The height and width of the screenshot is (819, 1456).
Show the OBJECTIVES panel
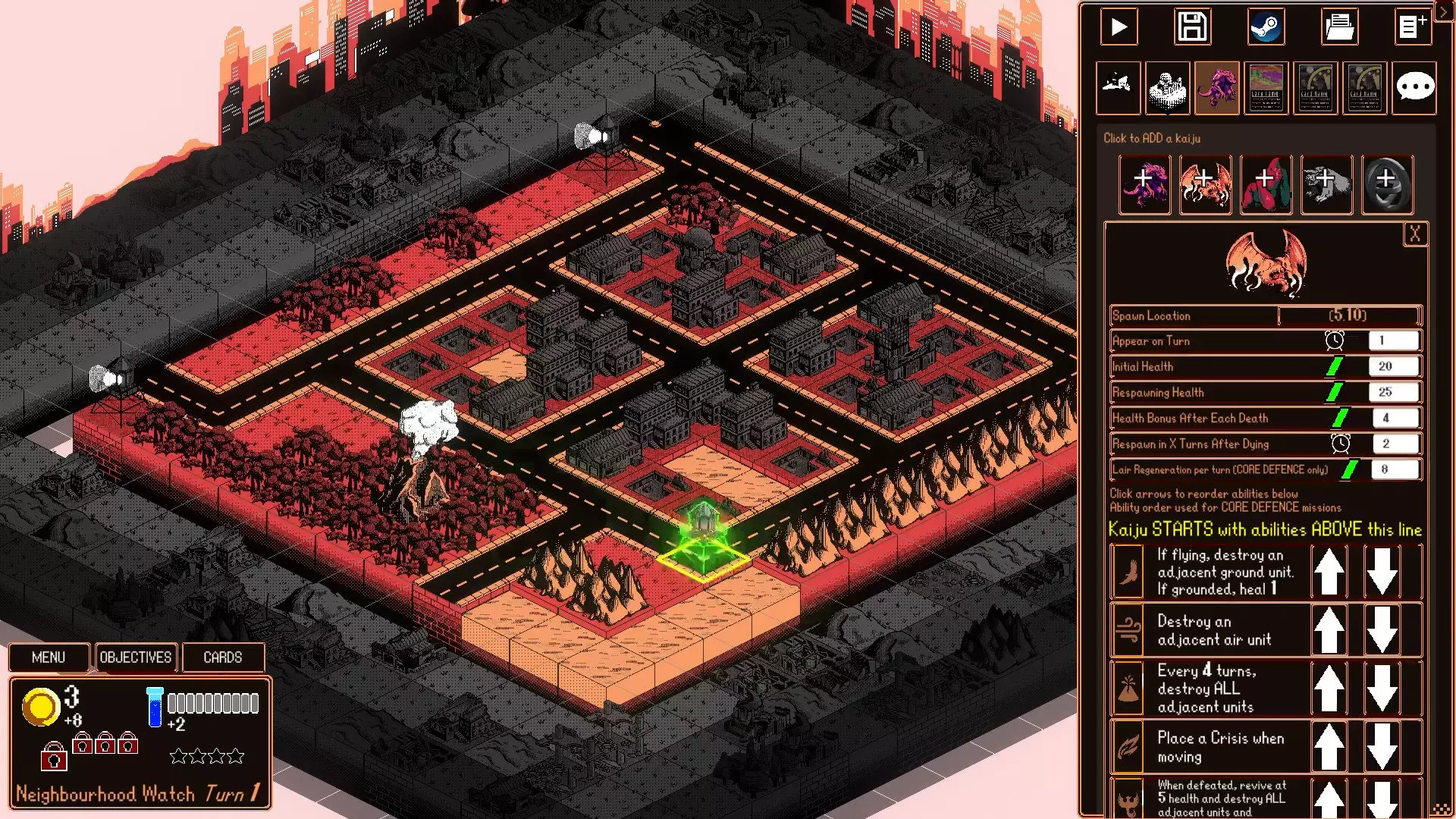136,657
